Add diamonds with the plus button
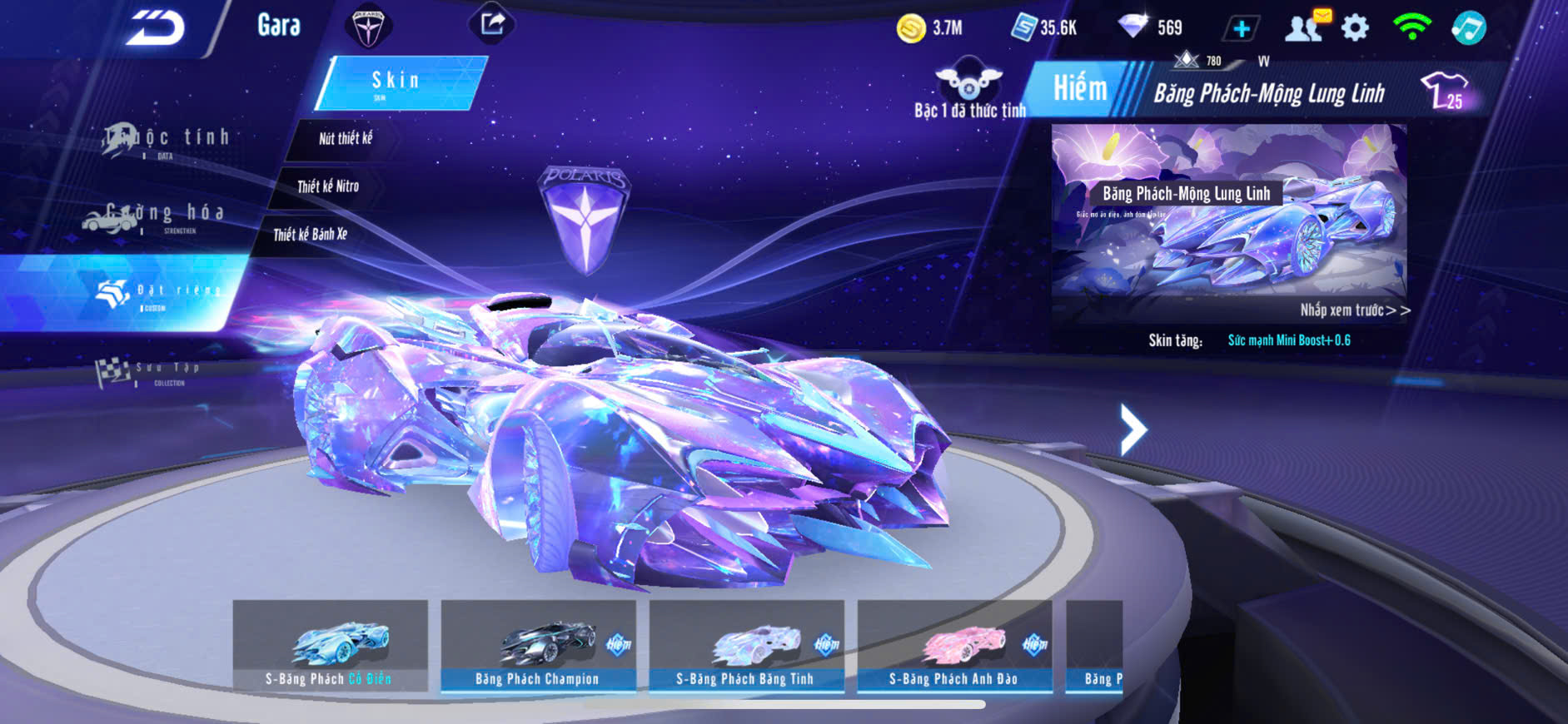Viewport: 1568px width, 724px height. (1241, 28)
